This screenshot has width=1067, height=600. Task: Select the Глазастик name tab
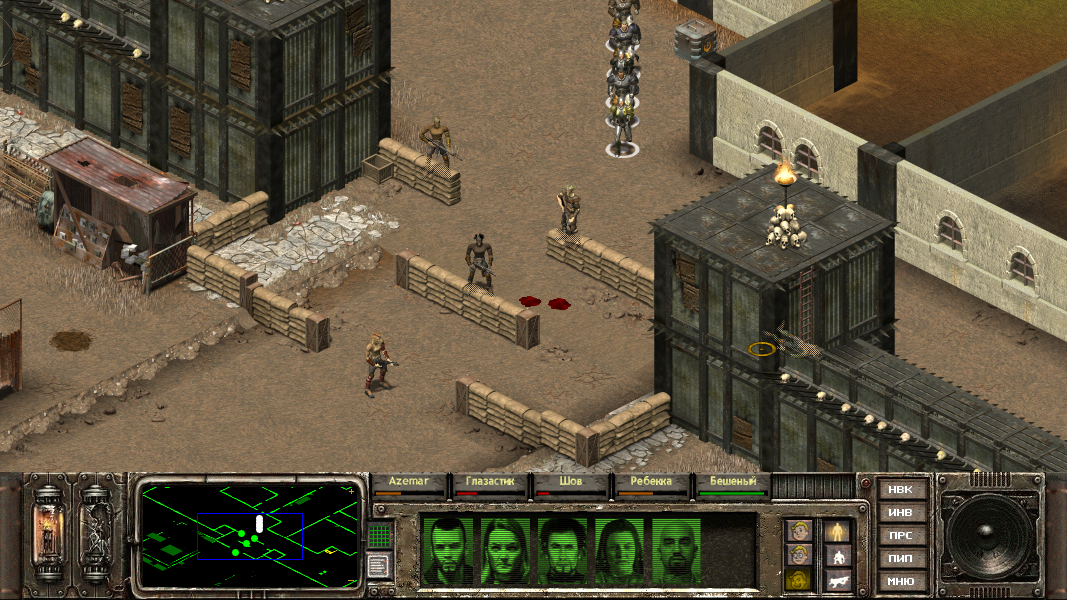click(x=489, y=482)
